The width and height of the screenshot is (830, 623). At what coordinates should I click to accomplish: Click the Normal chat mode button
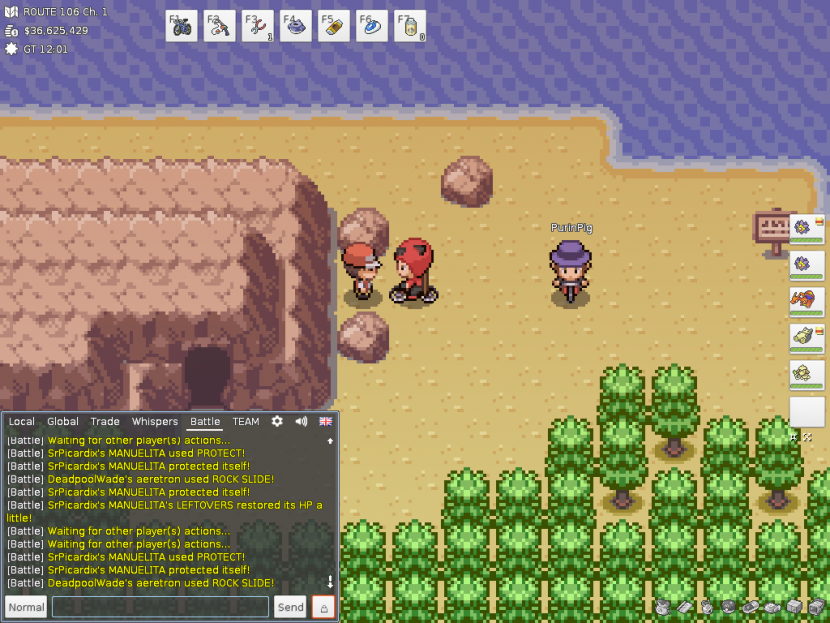(x=26, y=607)
